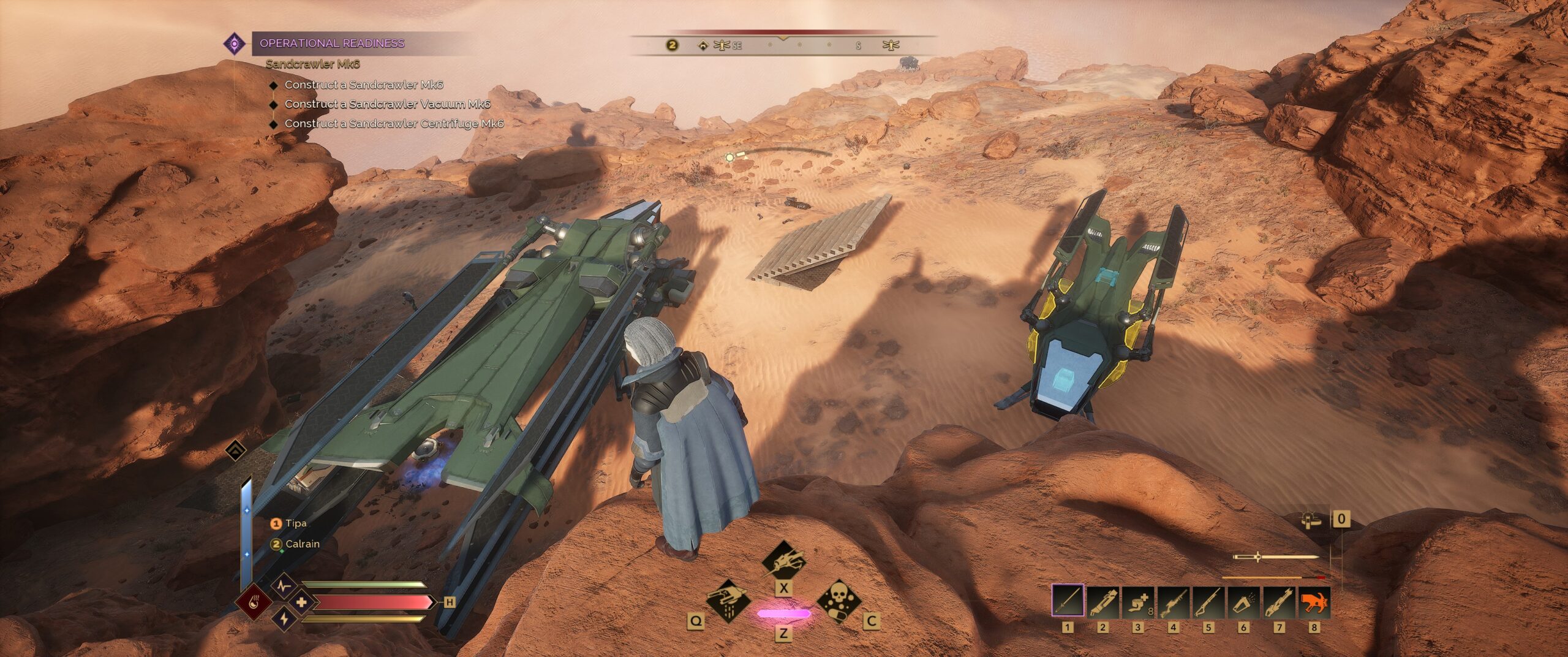Image resolution: width=1568 pixels, height=657 pixels.
Task: Activate the skull and pill poison ability
Action: click(x=839, y=601)
